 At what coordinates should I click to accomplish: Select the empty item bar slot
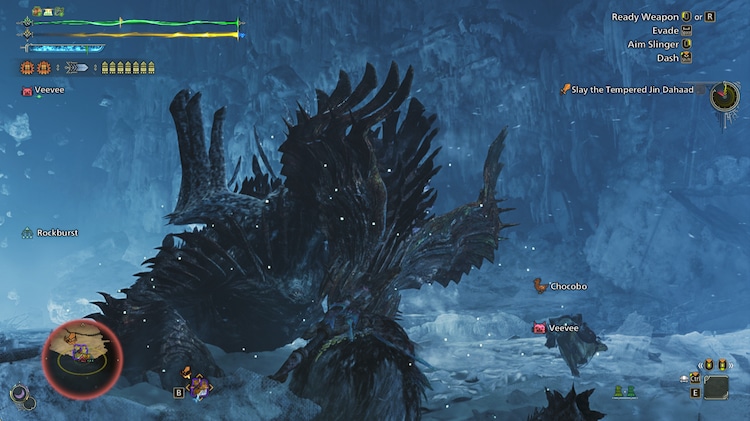pos(715,387)
